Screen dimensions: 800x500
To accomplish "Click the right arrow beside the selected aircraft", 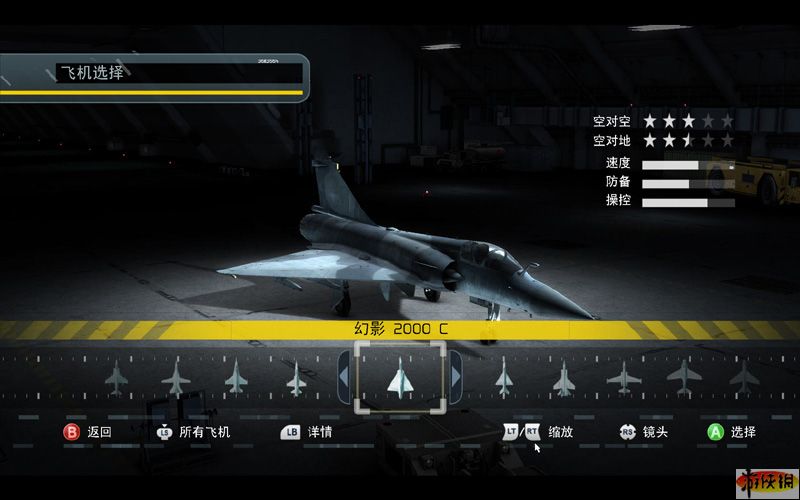I will pyautogui.click(x=456, y=376).
